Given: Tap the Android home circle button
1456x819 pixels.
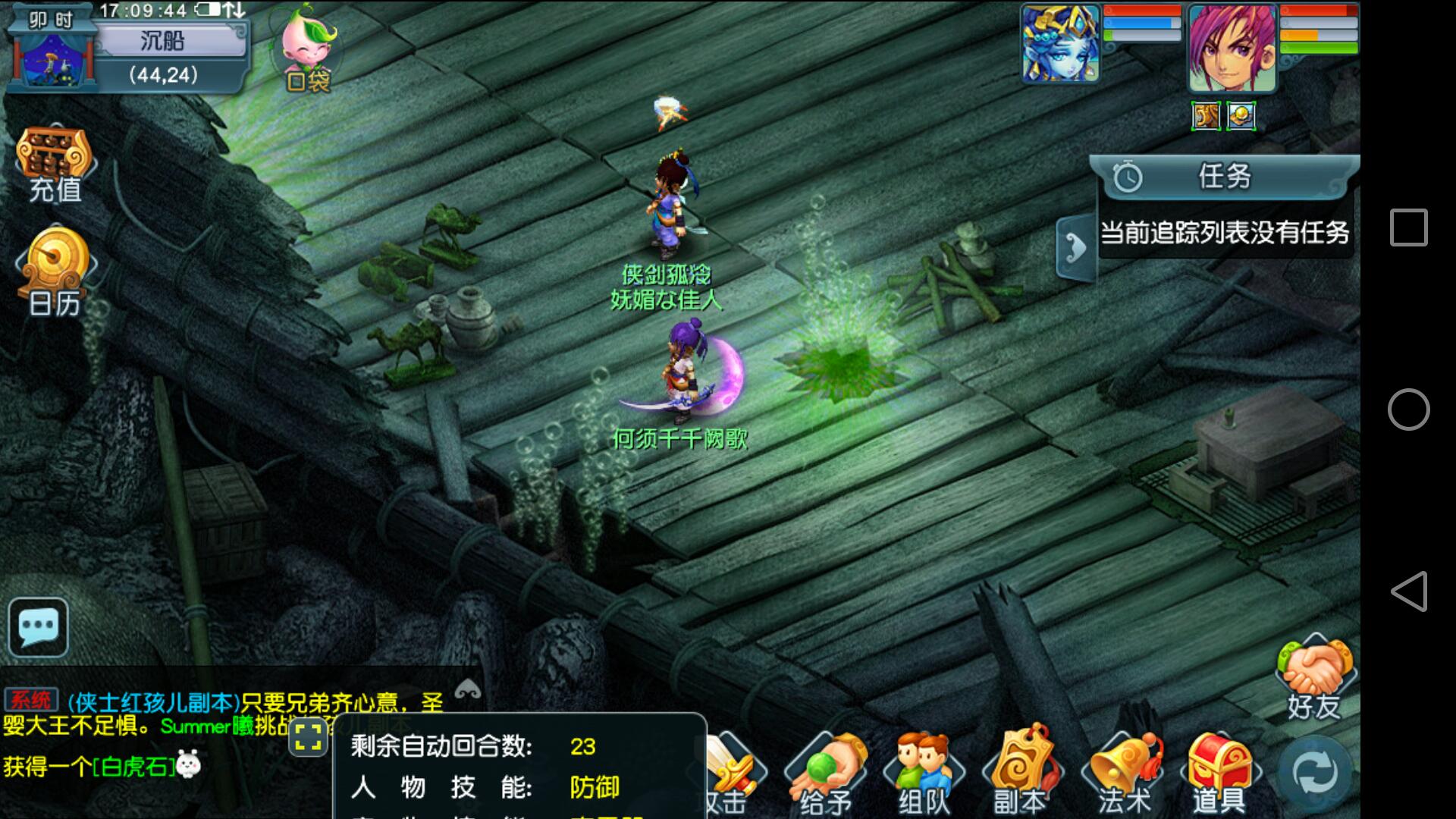Looking at the screenshot, I should 1408,409.
